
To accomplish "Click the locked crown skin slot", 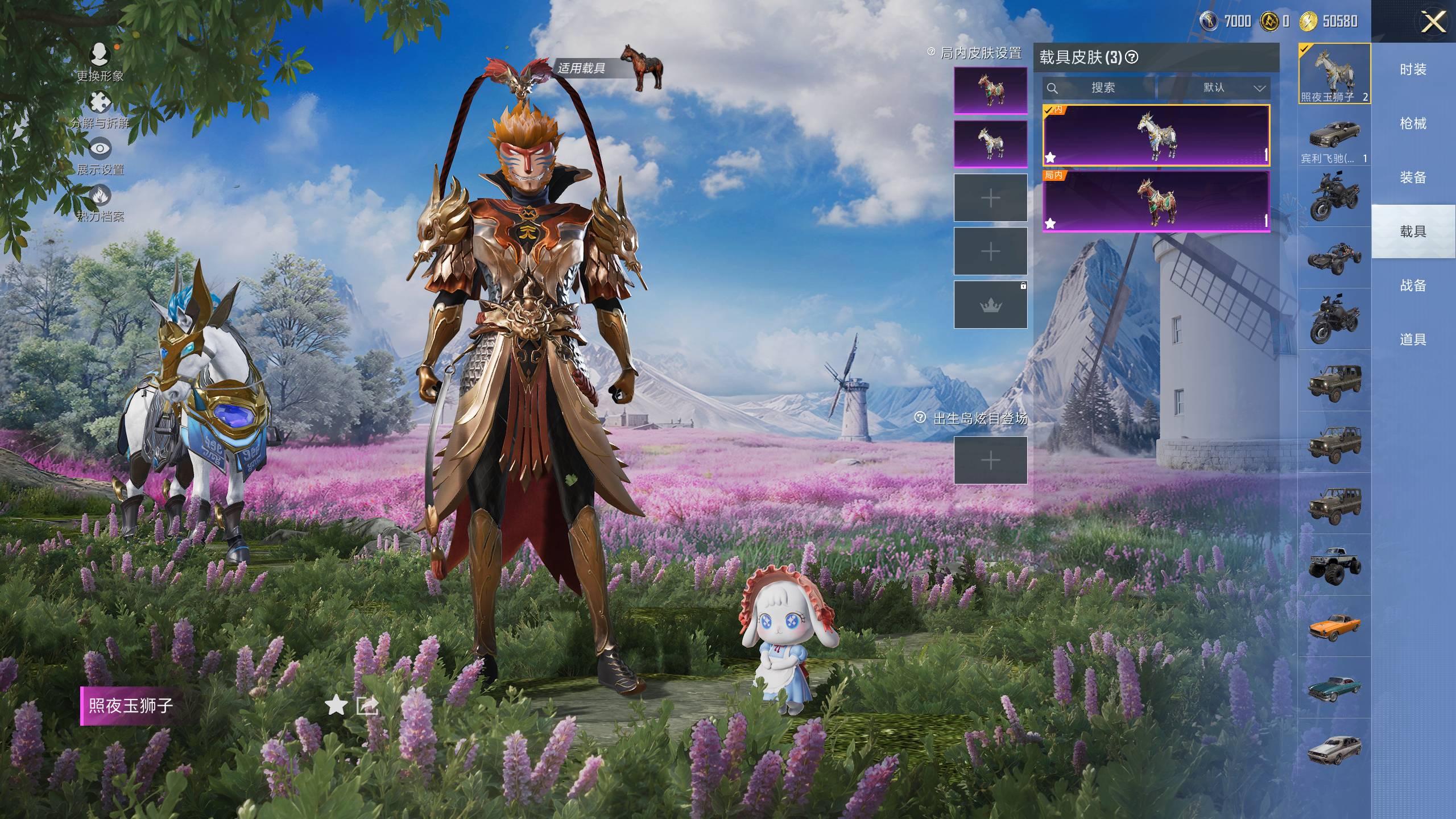I will 990,305.
